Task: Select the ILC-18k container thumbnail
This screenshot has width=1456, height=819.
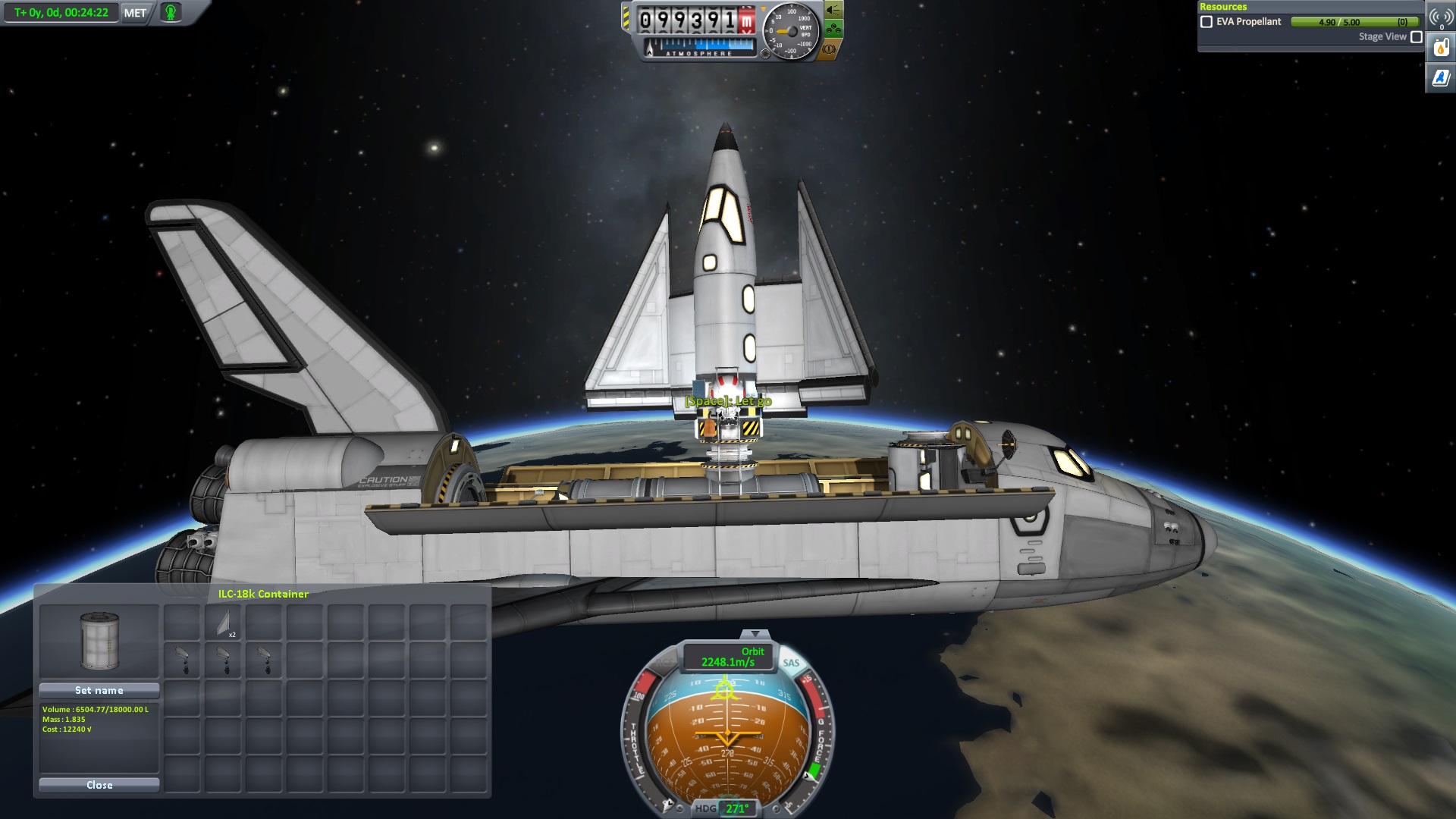Action: 99,641
